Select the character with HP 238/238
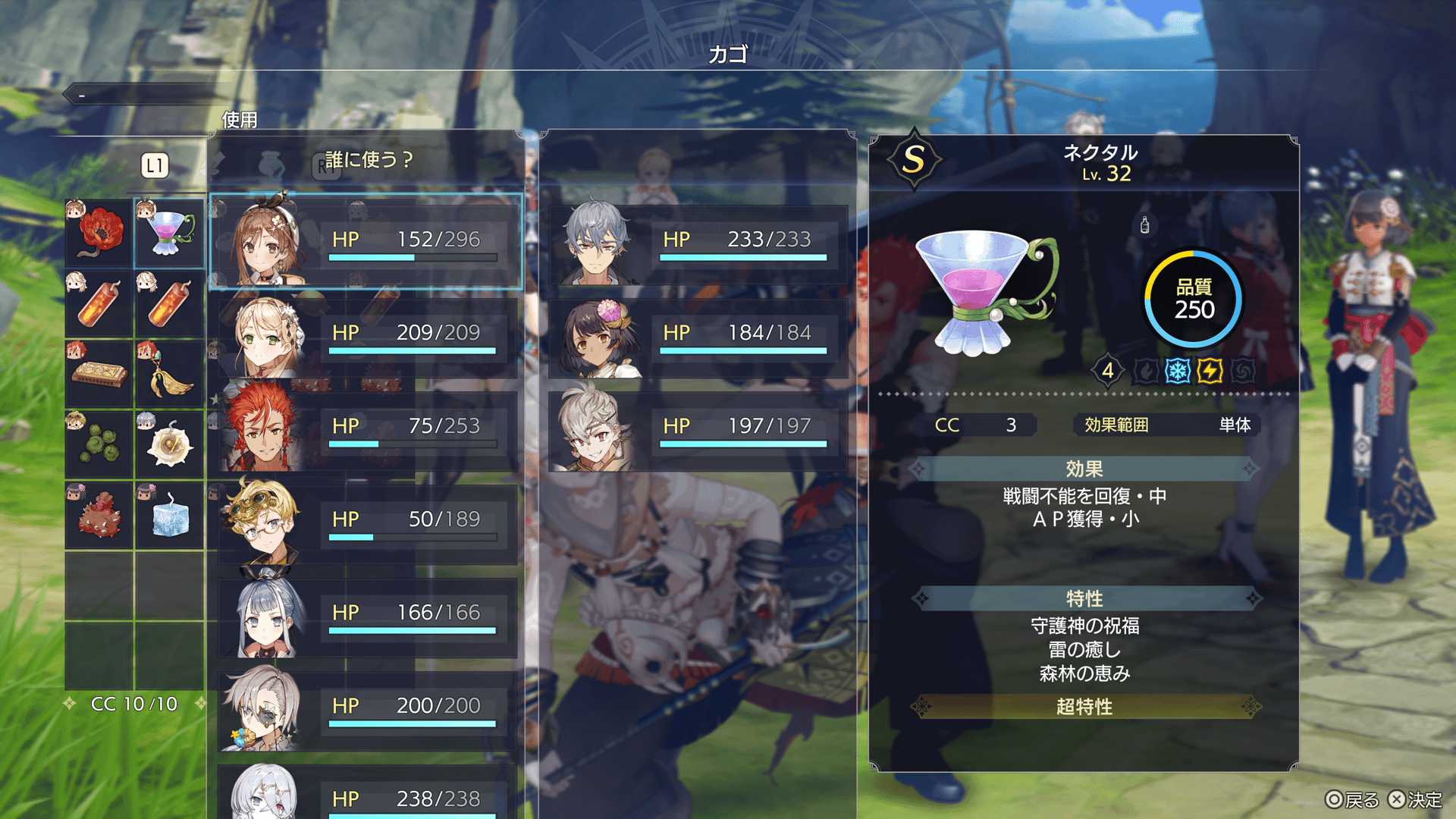 tap(366, 795)
